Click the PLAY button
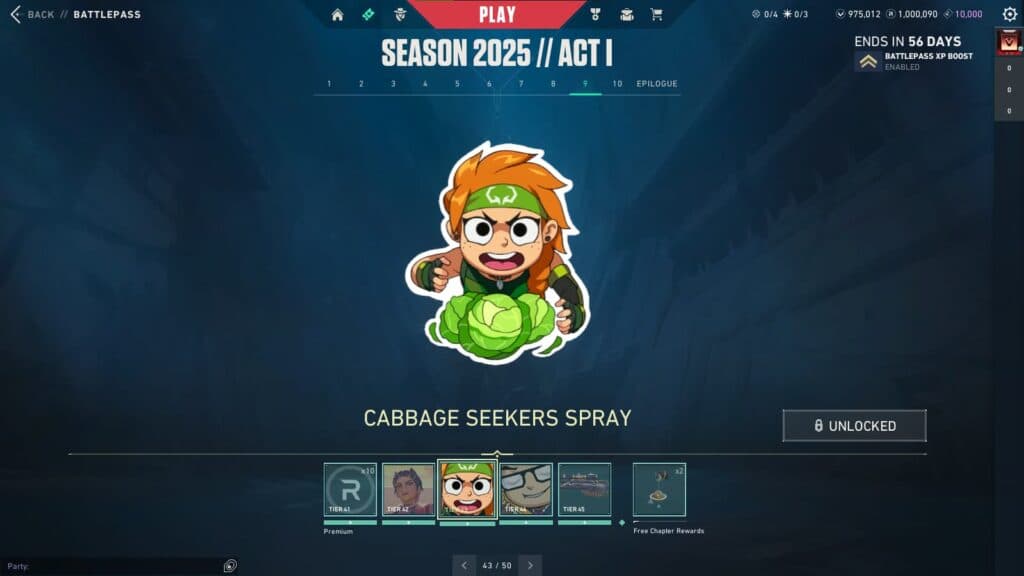 (497, 14)
